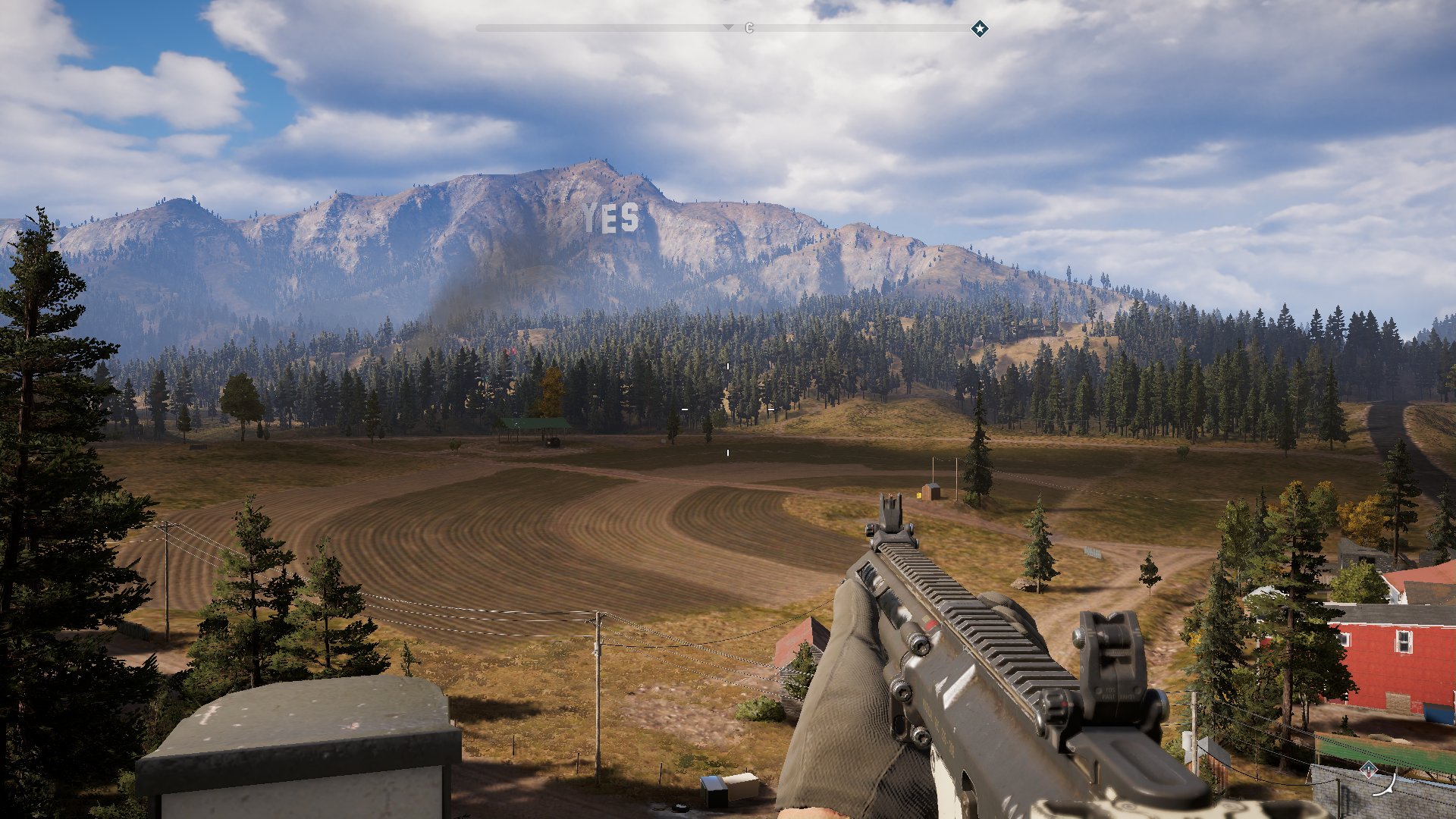Image resolution: width=1456 pixels, height=819 pixels.
Task: Click the star objective marker on the compass
Action: (980, 29)
